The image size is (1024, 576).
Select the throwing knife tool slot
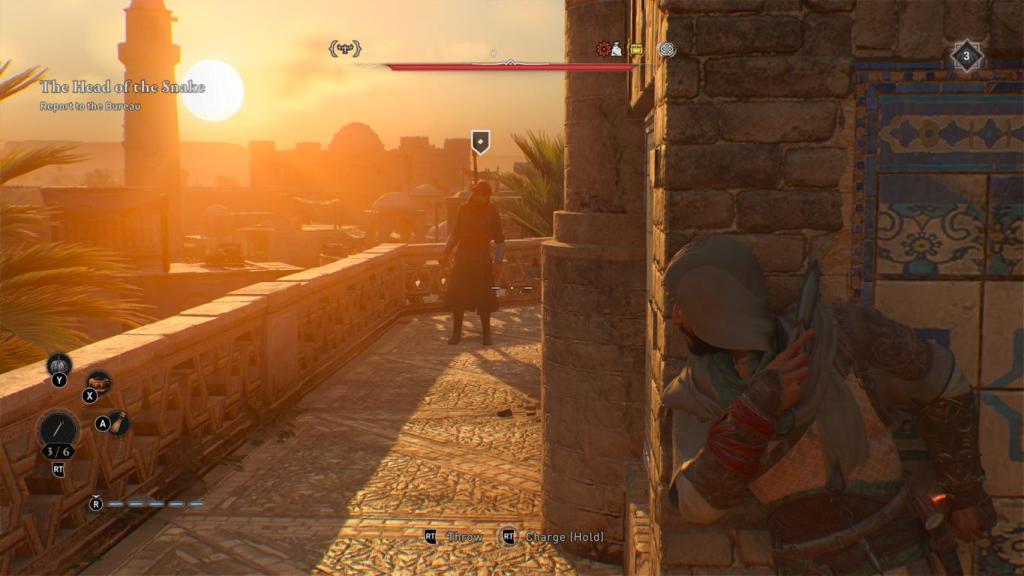(x=57, y=430)
